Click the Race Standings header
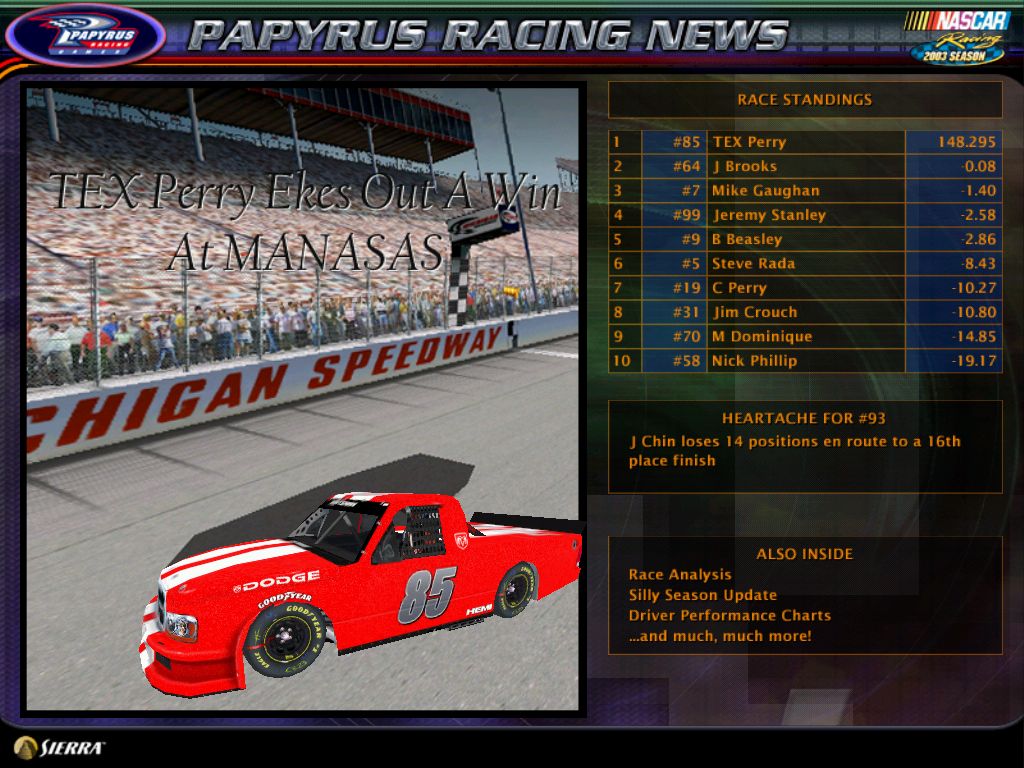This screenshot has height=768, width=1024. point(804,100)
